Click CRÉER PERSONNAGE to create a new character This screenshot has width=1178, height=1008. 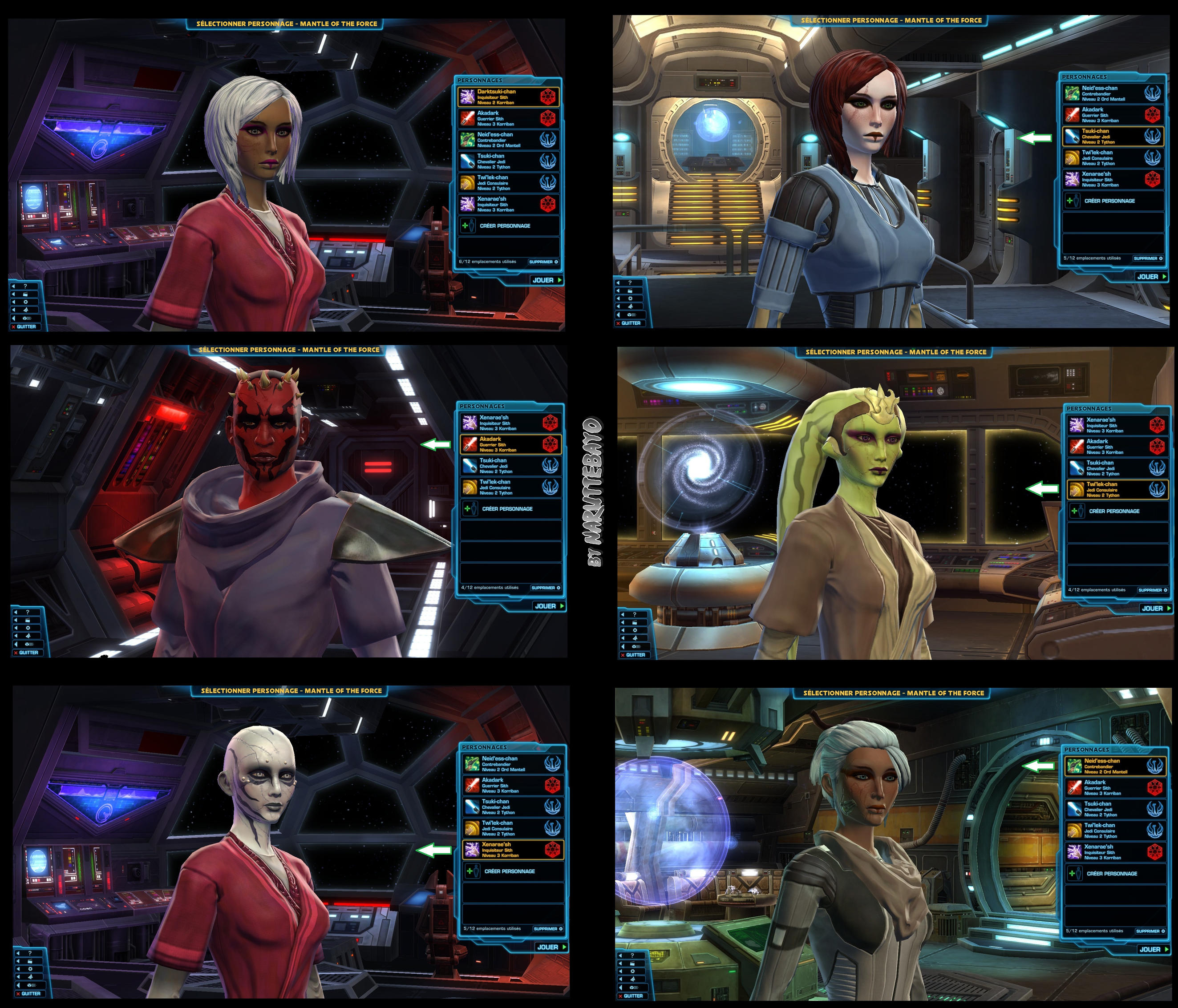point(505,226)
